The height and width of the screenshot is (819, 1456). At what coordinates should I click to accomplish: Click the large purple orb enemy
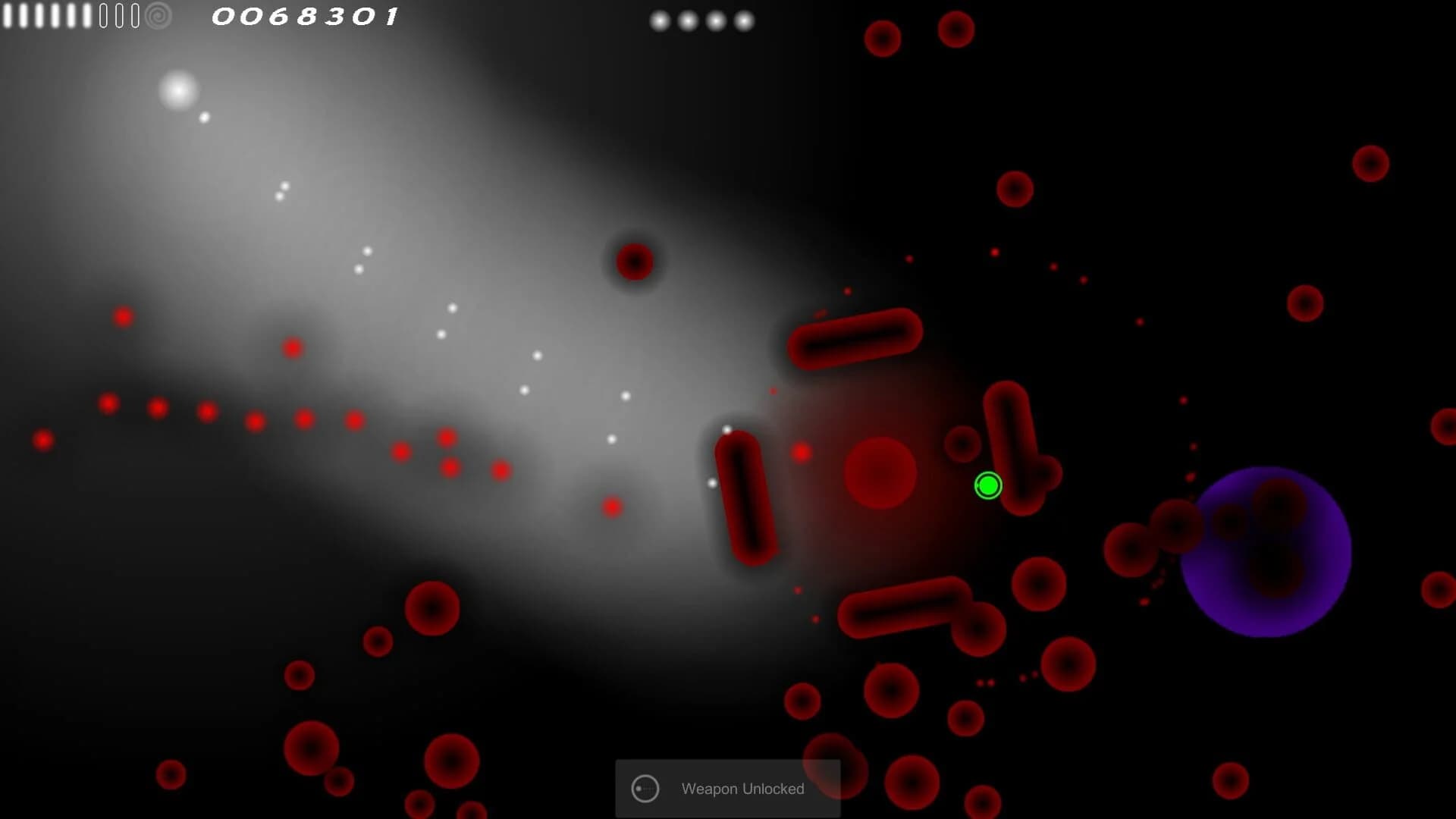tap(1268, 551)
